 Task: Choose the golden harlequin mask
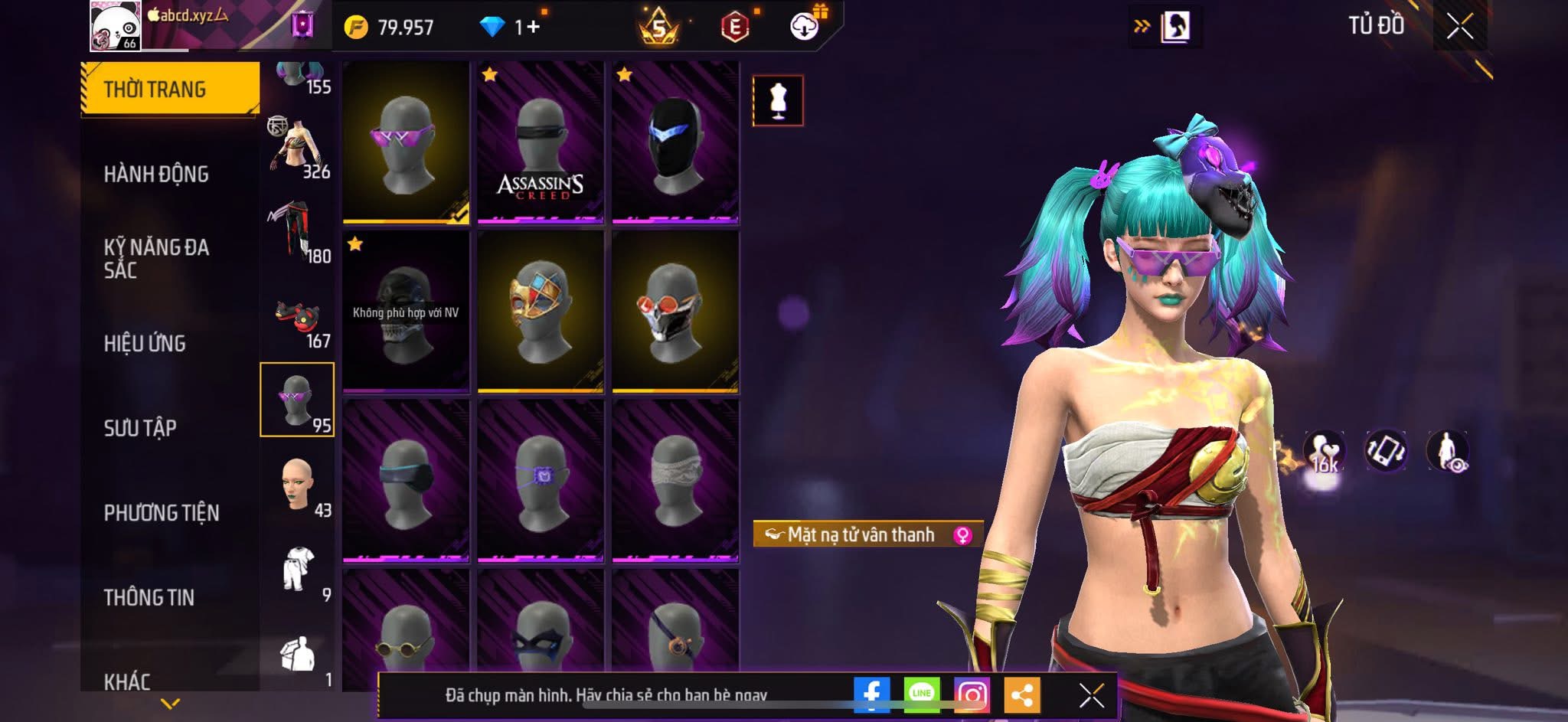(541, 312)
